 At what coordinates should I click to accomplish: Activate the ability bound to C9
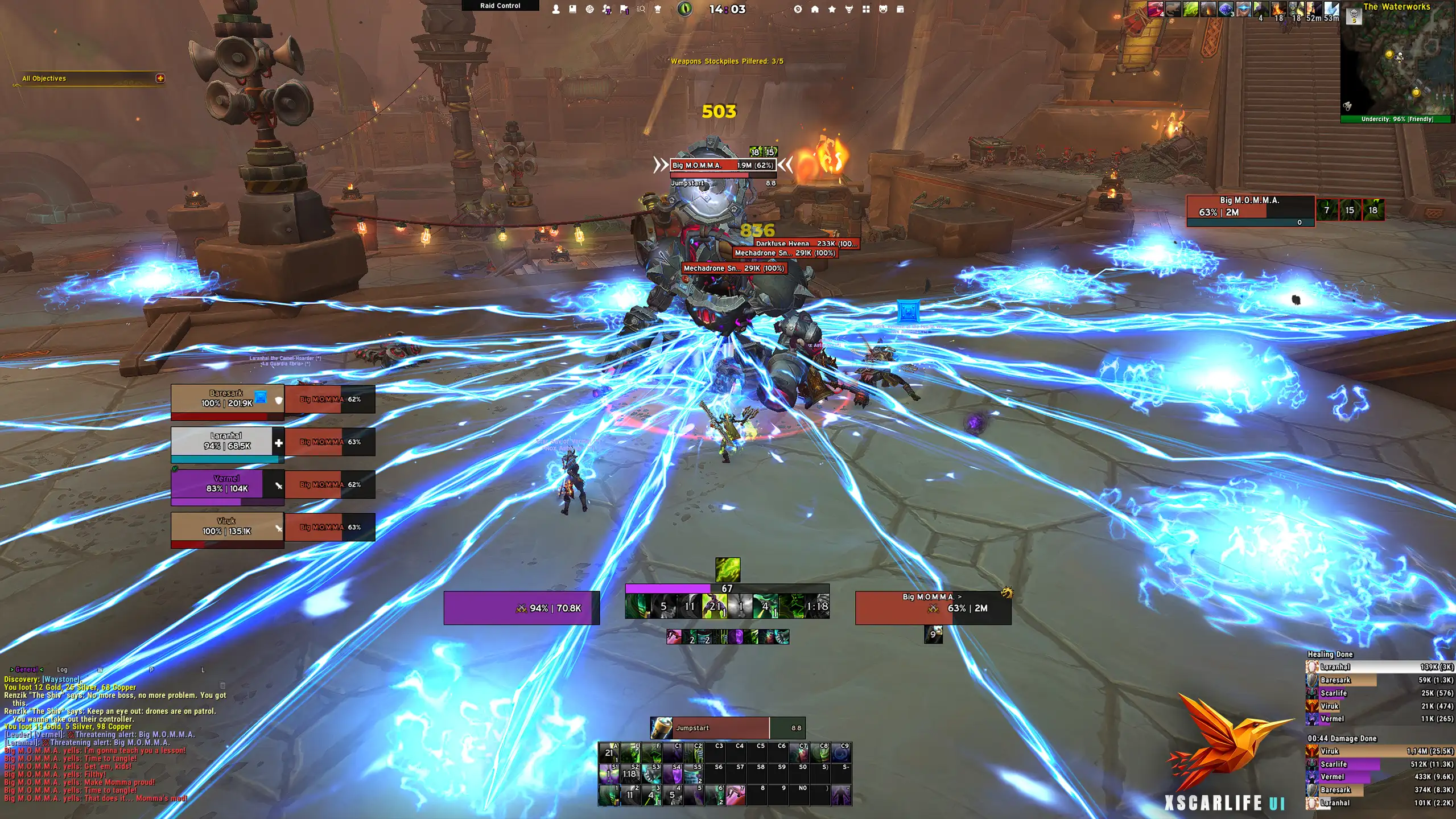(x=841, y=753)
